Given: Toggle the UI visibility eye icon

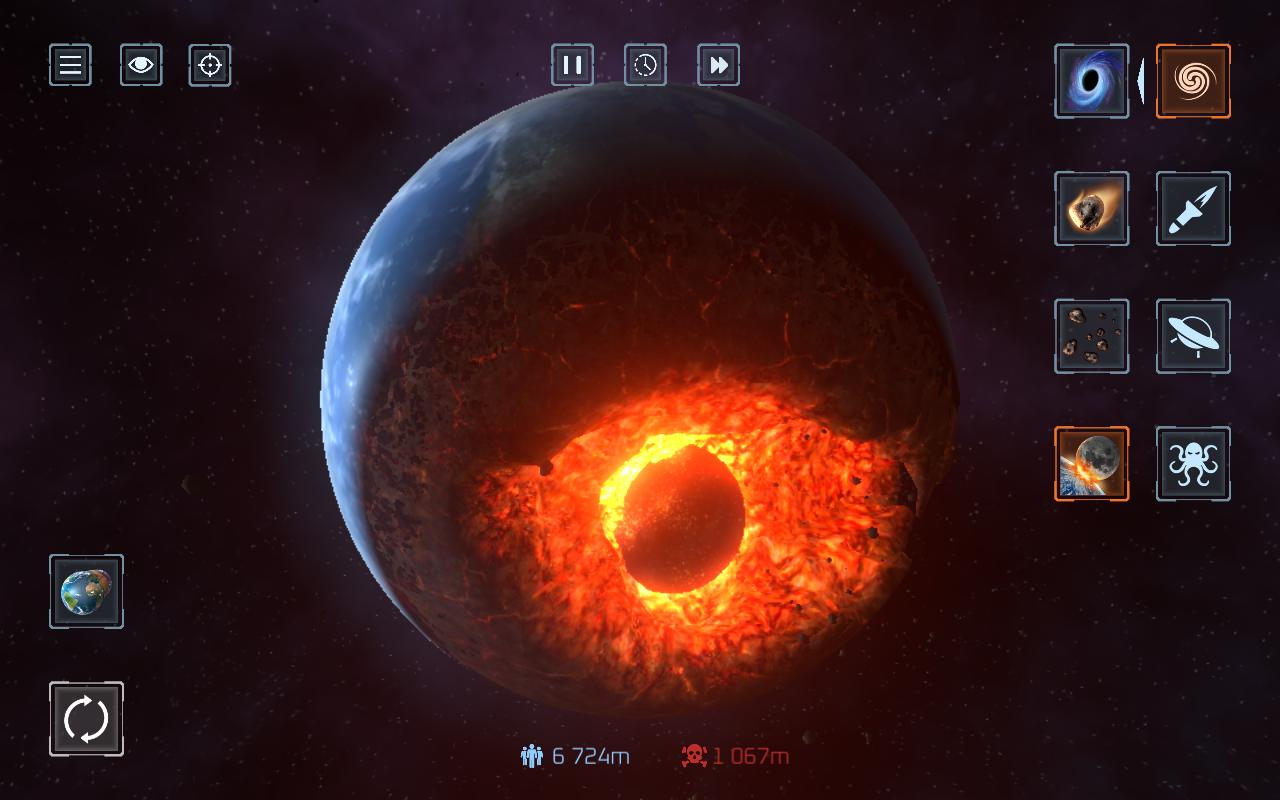Looking at the screenshot, I should (141, 64).
